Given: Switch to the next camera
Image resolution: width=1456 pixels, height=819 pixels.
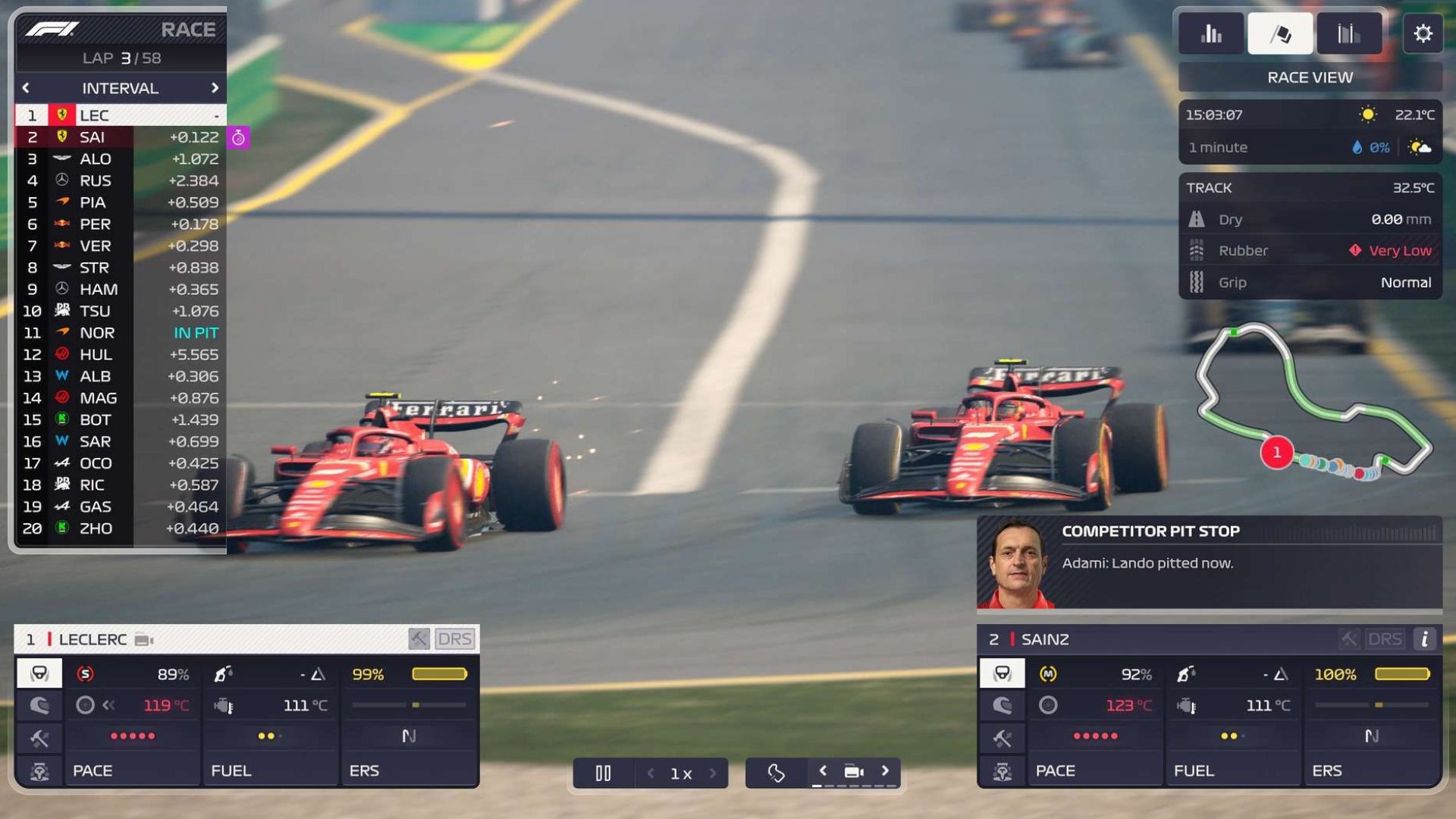Looking at the screenshot, I should (885, 771).
